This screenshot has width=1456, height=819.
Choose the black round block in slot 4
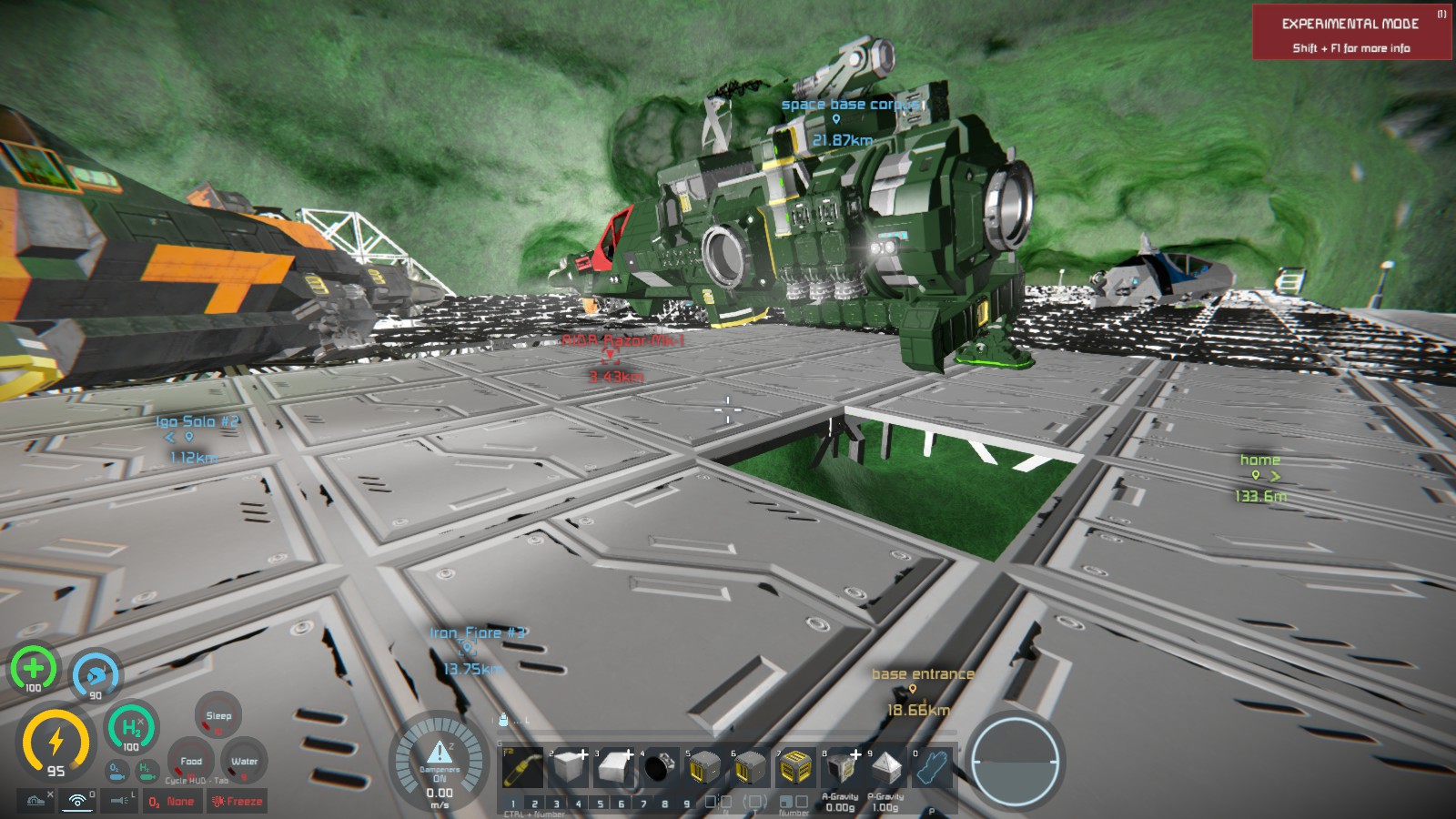(659, 769)
